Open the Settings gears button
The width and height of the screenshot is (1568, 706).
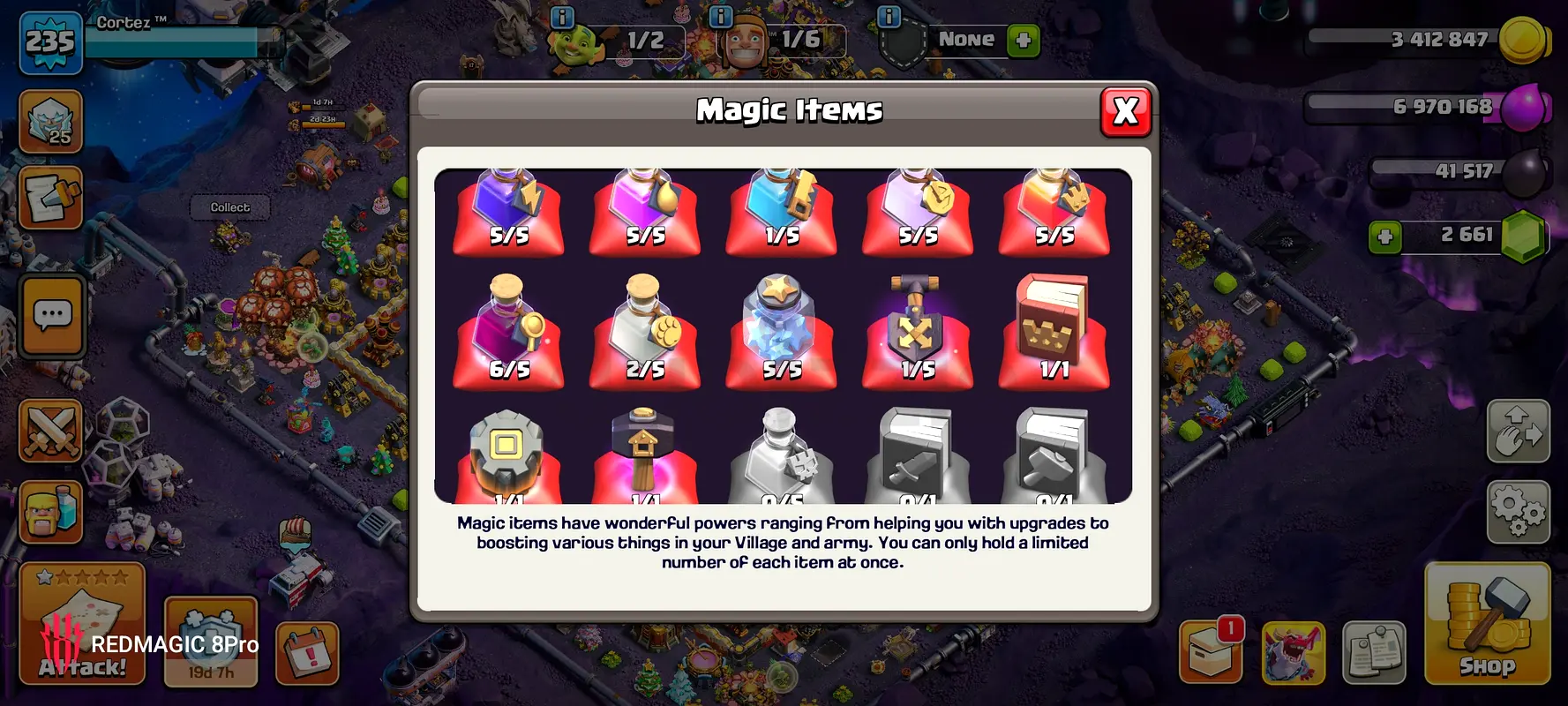click(1518, 512)
